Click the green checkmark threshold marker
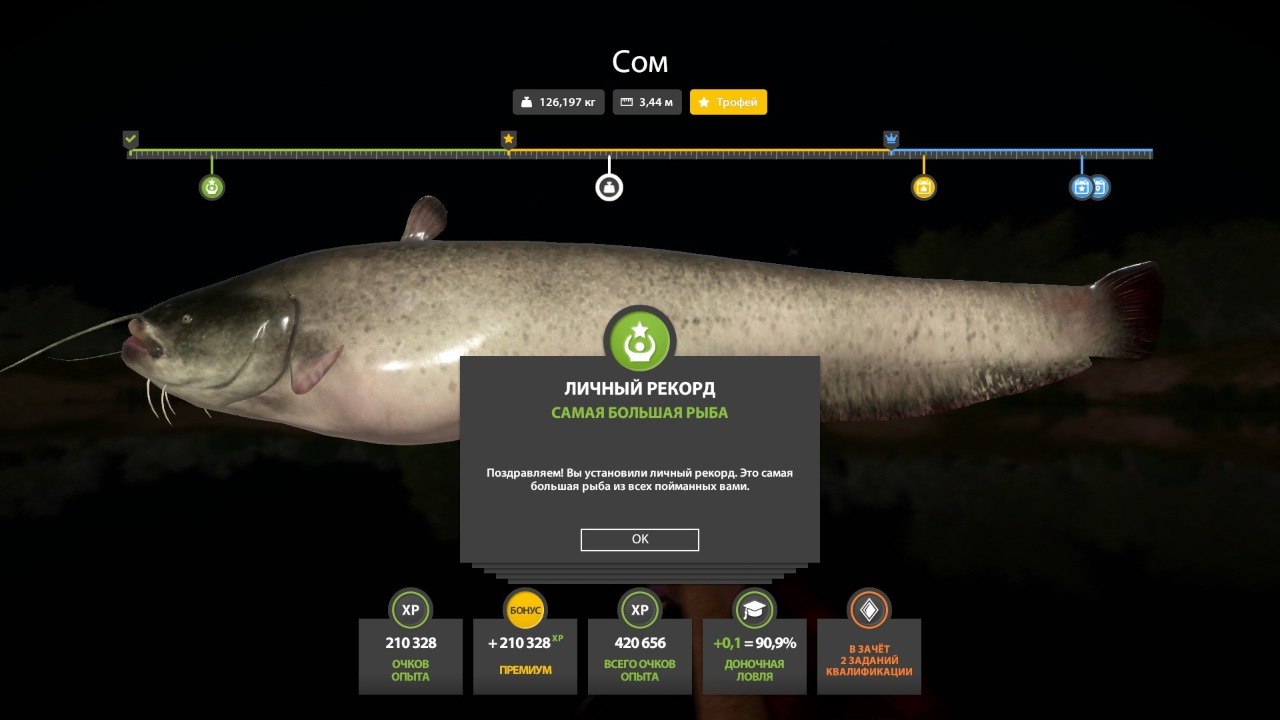This screenshot has width=1280, height=720. pyautogui.click(x=130, y=138)
